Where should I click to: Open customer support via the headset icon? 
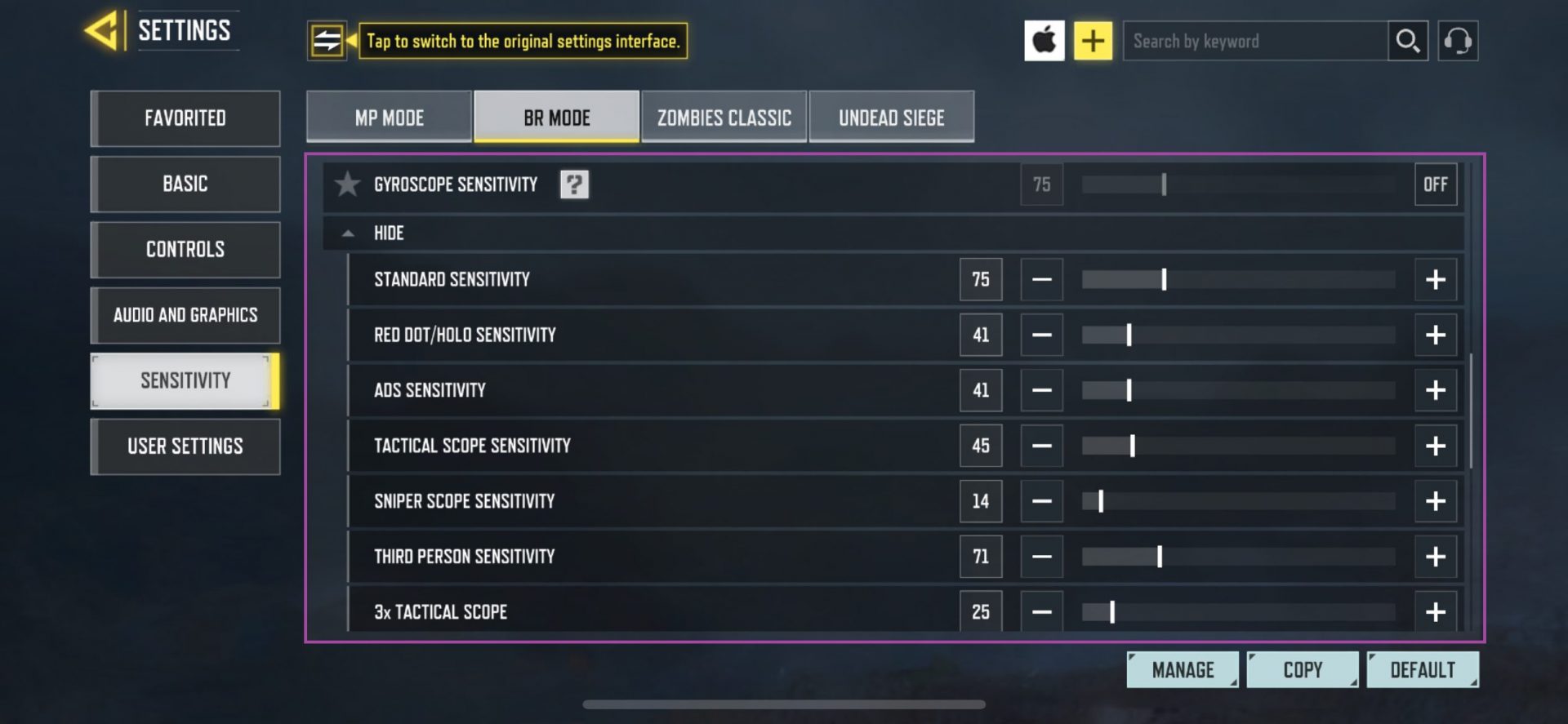[x=1459, y=40]
